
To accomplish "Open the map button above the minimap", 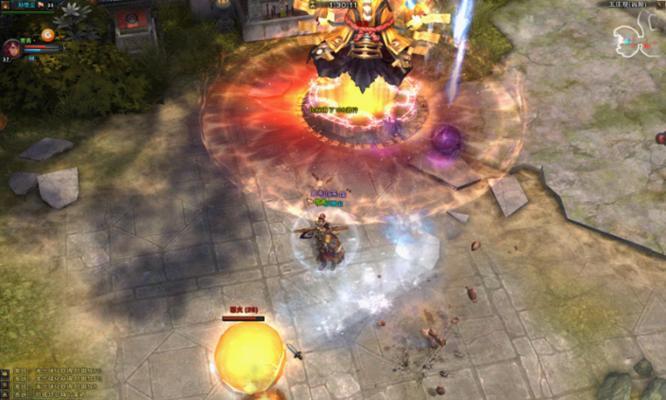I will pyautogui.click(x=661, y=4).
